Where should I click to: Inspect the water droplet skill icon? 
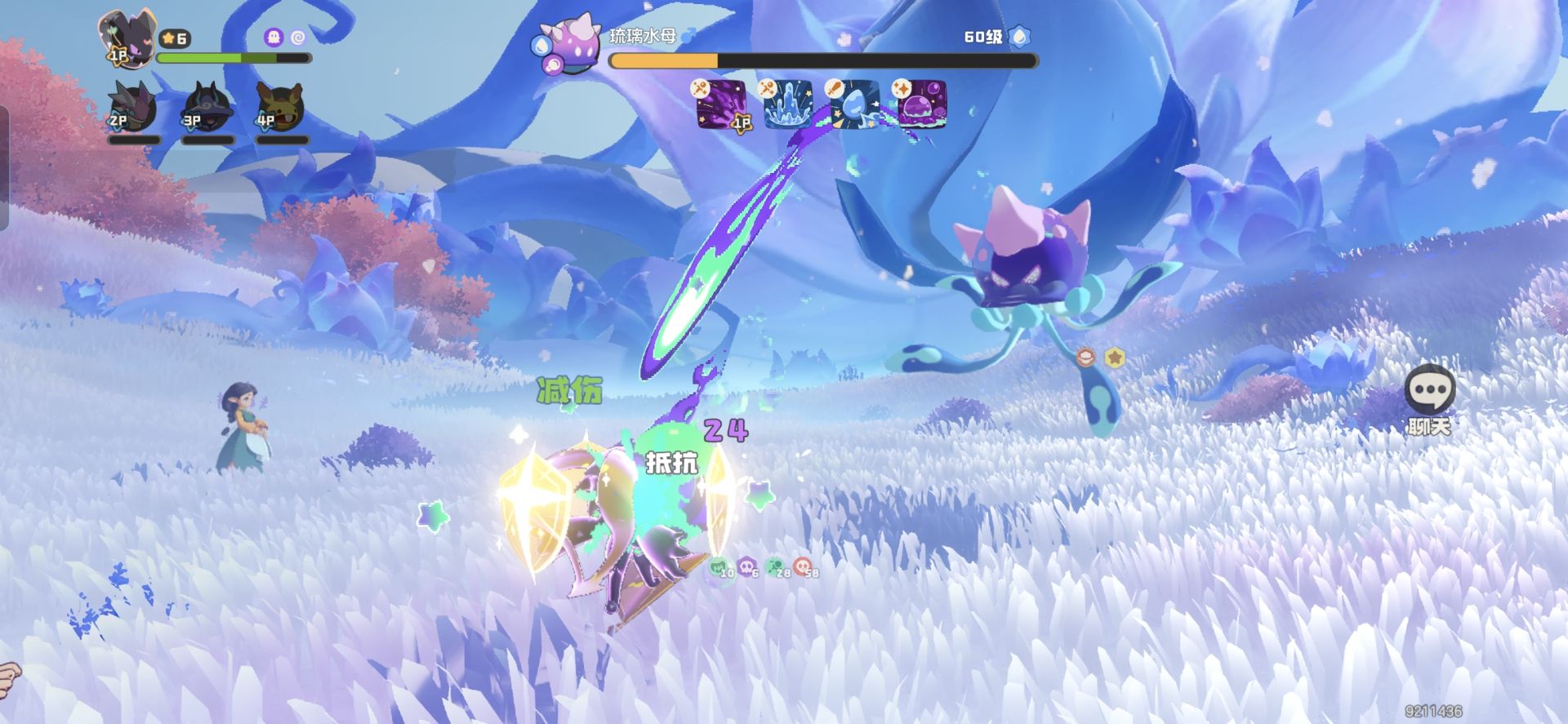point(855,104)
